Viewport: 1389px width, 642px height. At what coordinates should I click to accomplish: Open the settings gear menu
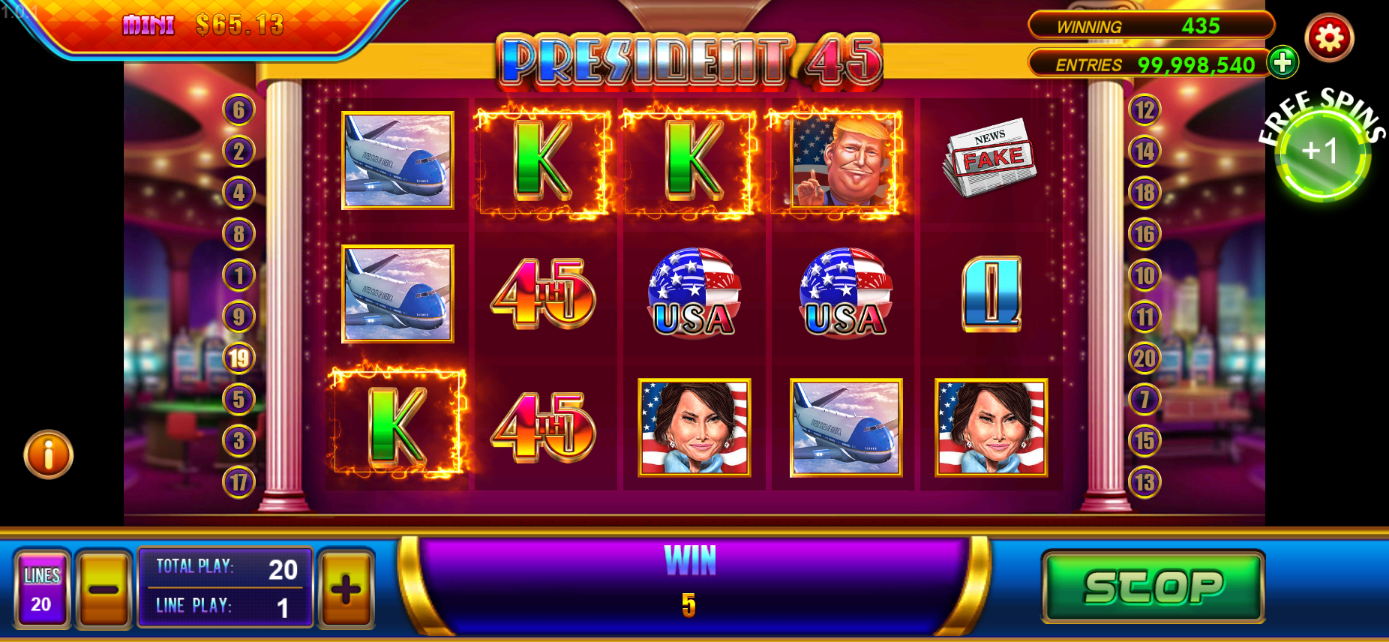coord(1329,38)
